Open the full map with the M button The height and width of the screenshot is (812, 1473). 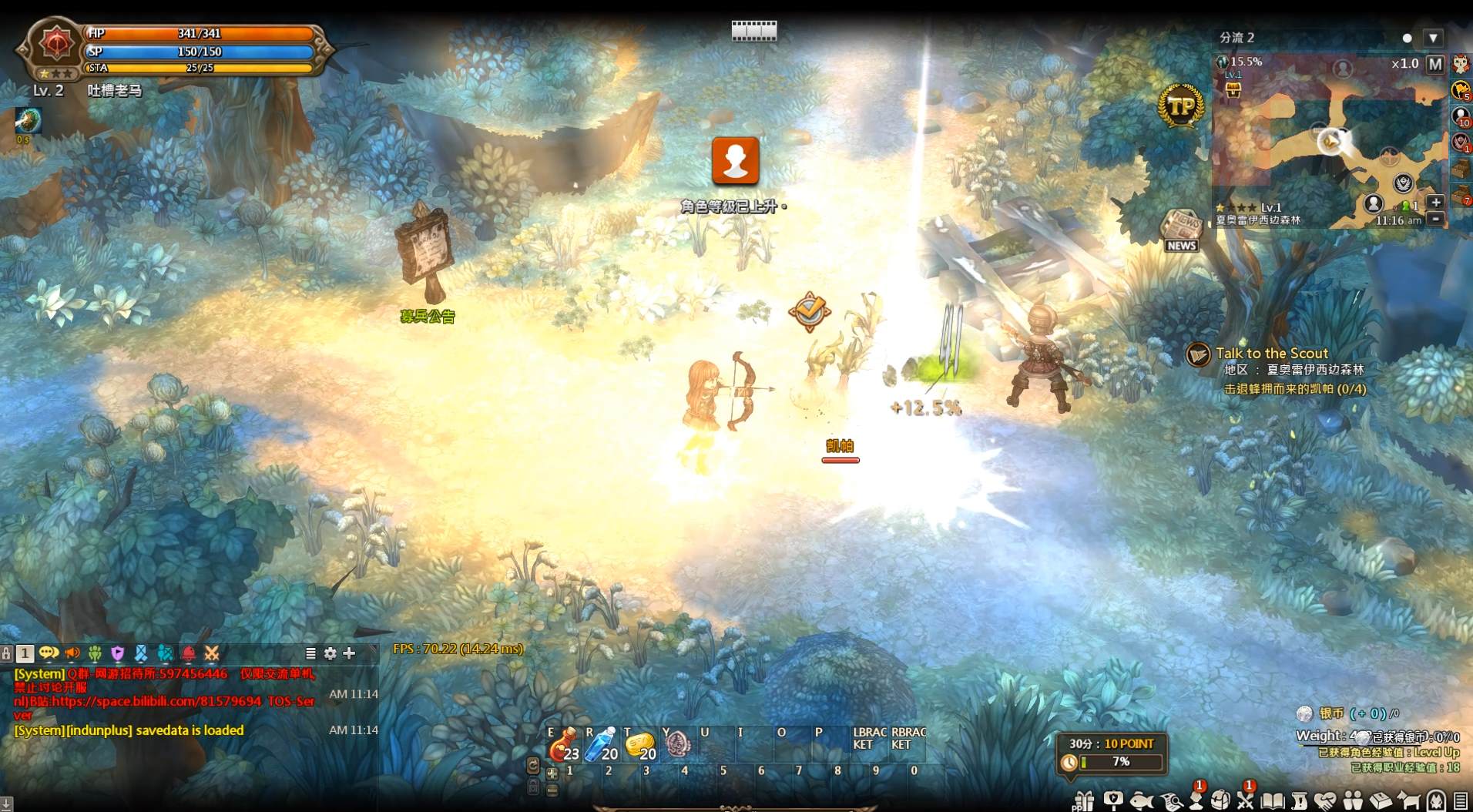[1434, 65]
